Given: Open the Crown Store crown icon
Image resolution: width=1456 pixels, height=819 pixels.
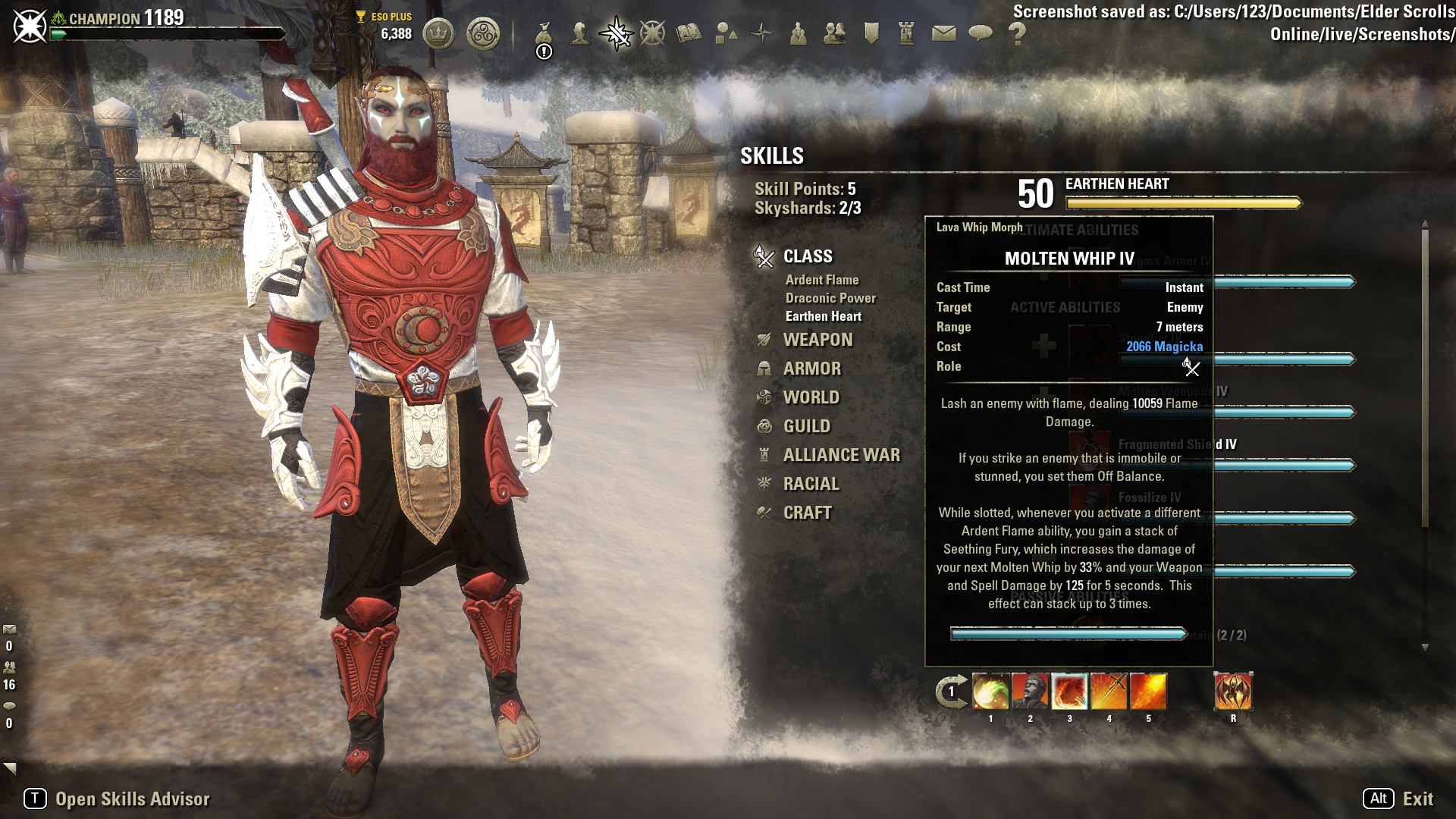Looking at the screenshot, I should 438,34.
